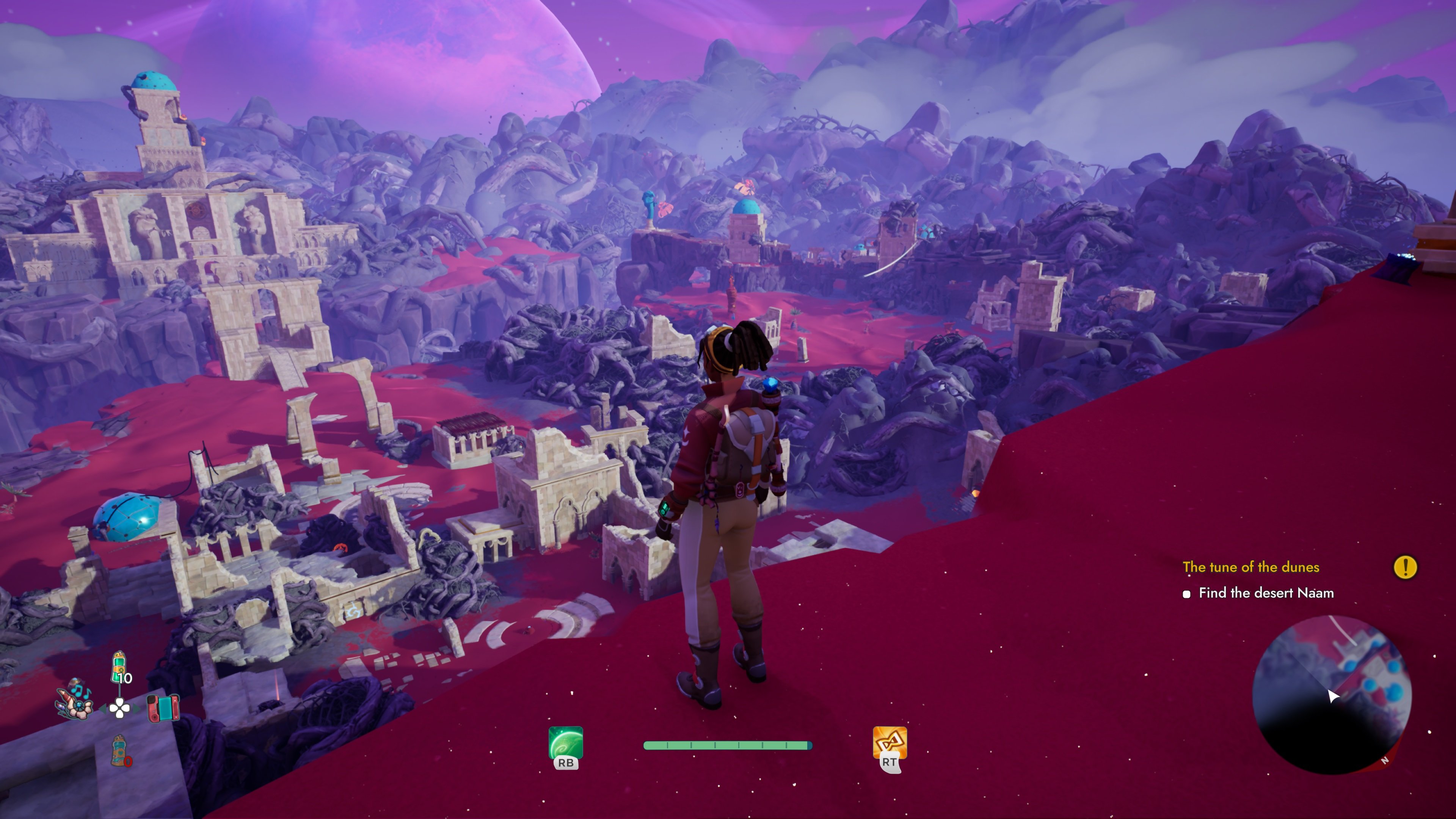This screenshot has height=819, width=1456.
Task: Pick the orange heart canister with count 0
Action: point(120,751)
